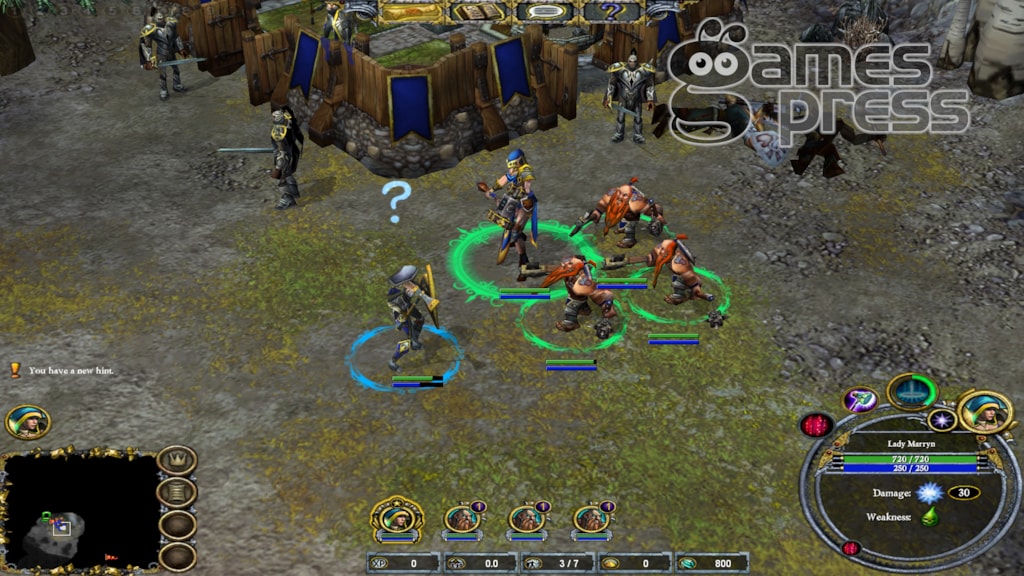Open the spellbook from the top bar
This screenshot has width=1024, height=576.
(x=478, y=12)
